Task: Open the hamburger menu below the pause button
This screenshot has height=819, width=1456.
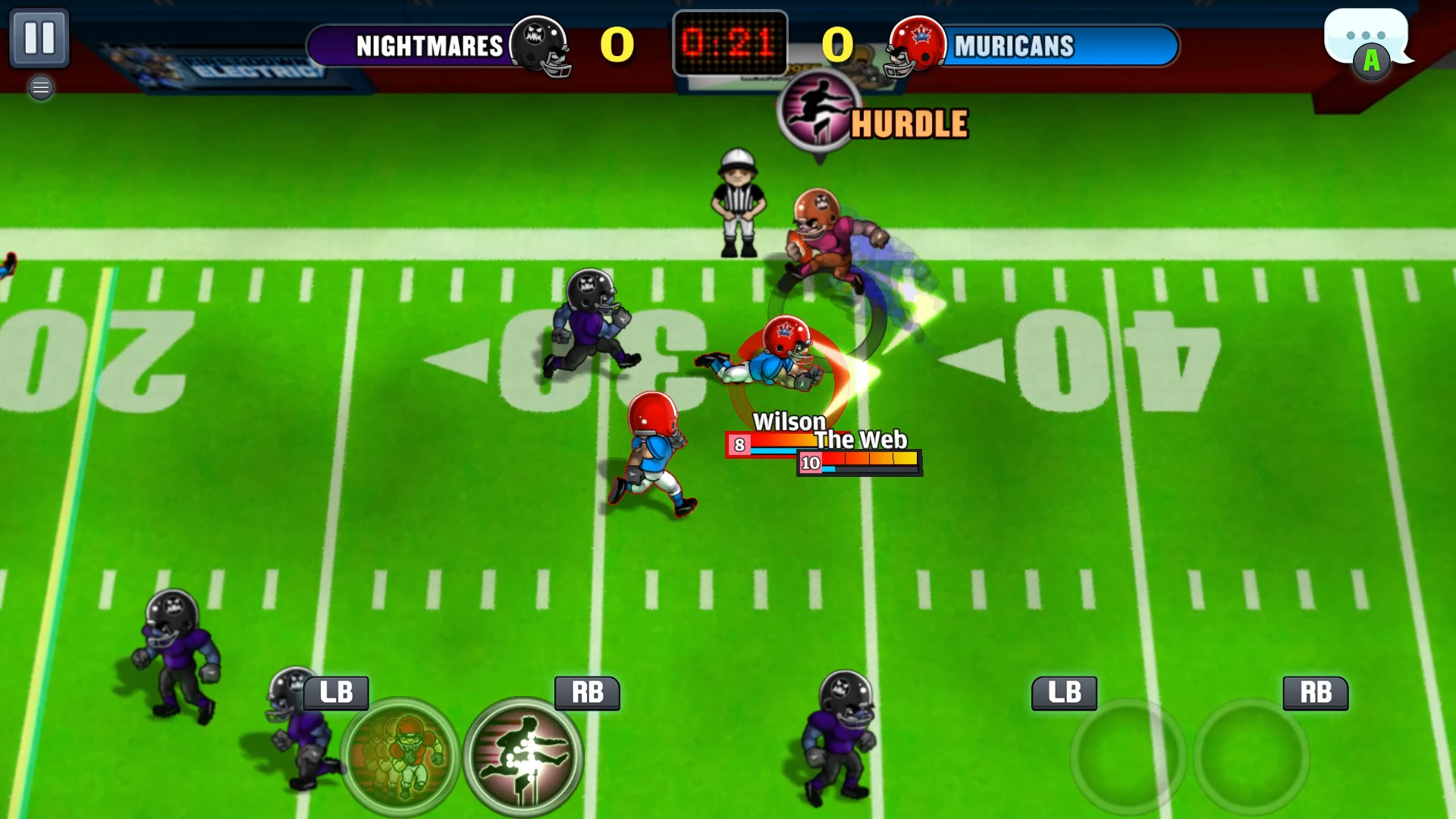Action: tap(42, 88)
